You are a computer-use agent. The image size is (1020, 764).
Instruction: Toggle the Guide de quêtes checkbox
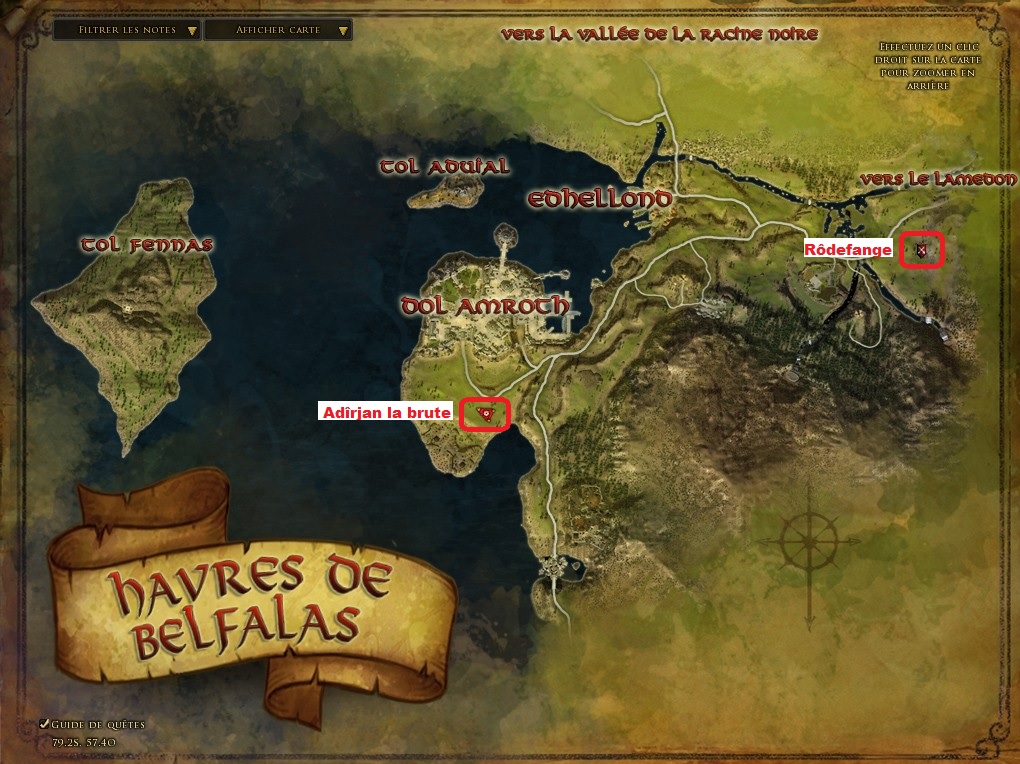tap(44, 723)
